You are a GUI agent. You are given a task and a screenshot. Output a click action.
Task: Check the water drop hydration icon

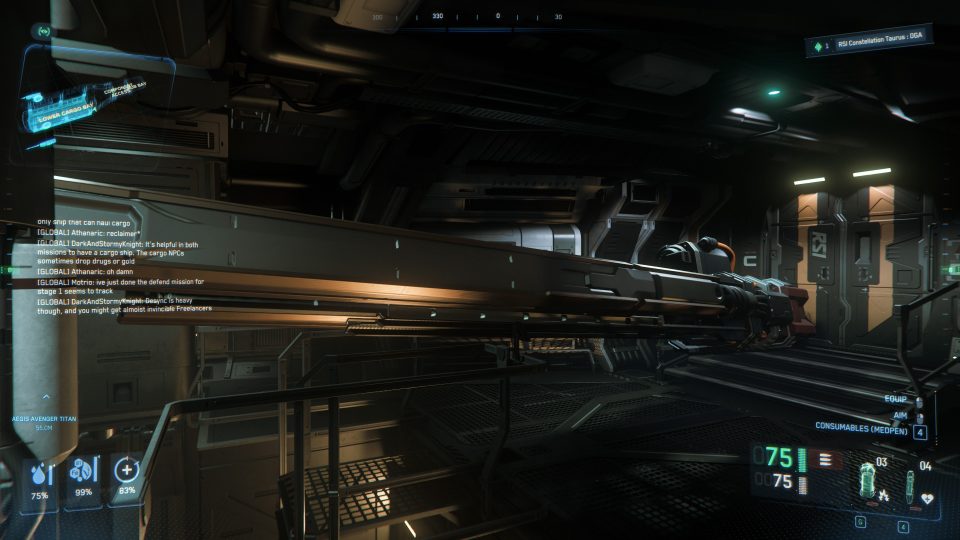coord(41,474)
